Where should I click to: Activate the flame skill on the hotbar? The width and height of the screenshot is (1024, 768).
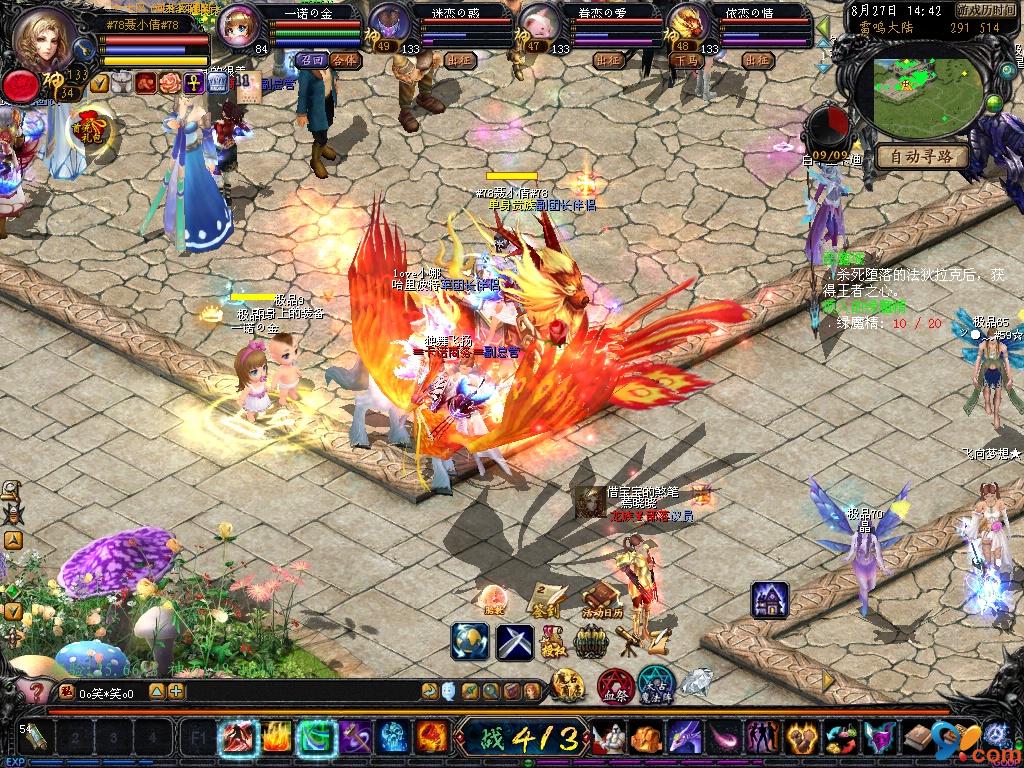(277, 738)
